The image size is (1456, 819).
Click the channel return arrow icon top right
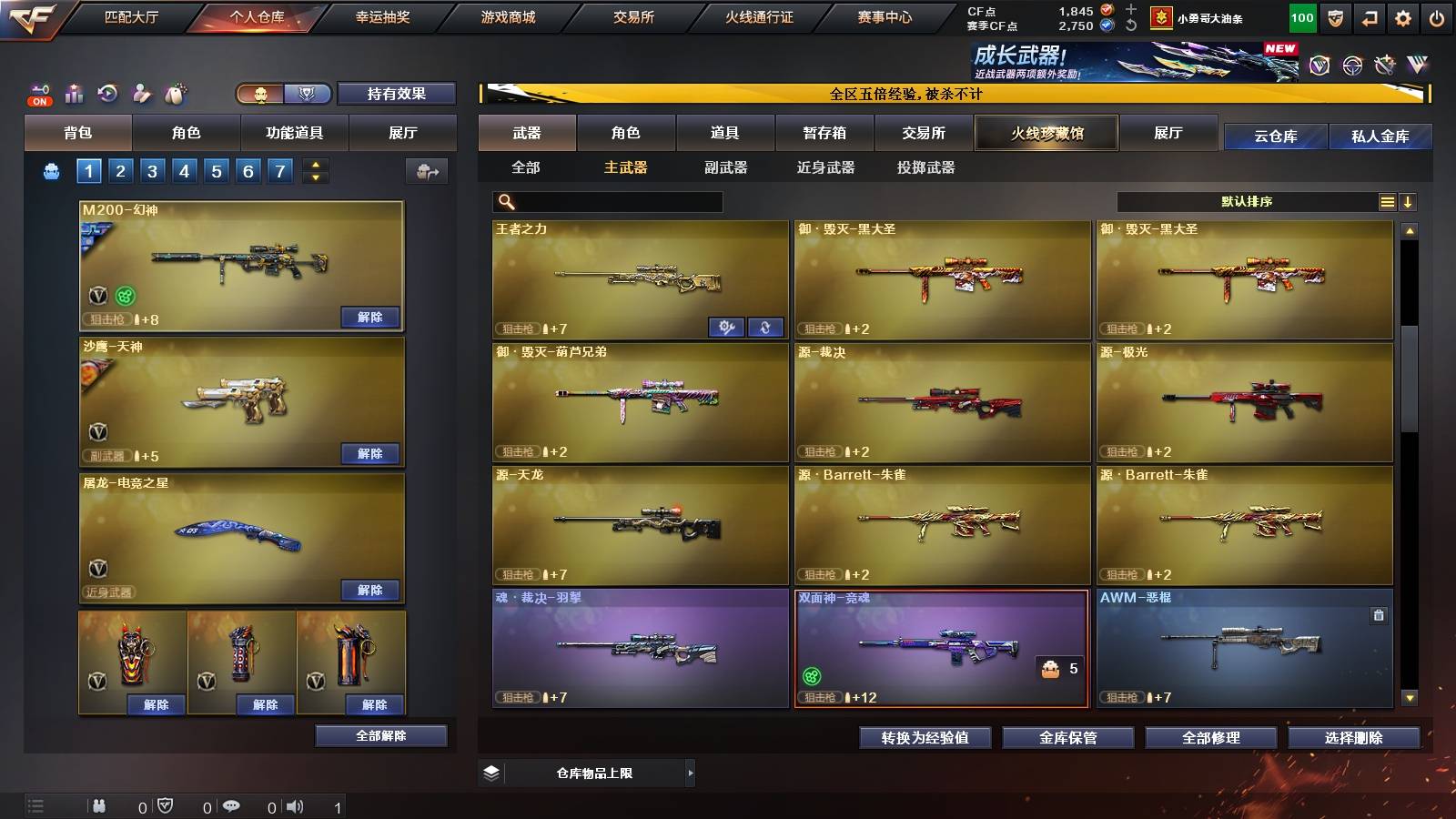pyautogui.click(x=1367, y=16)
